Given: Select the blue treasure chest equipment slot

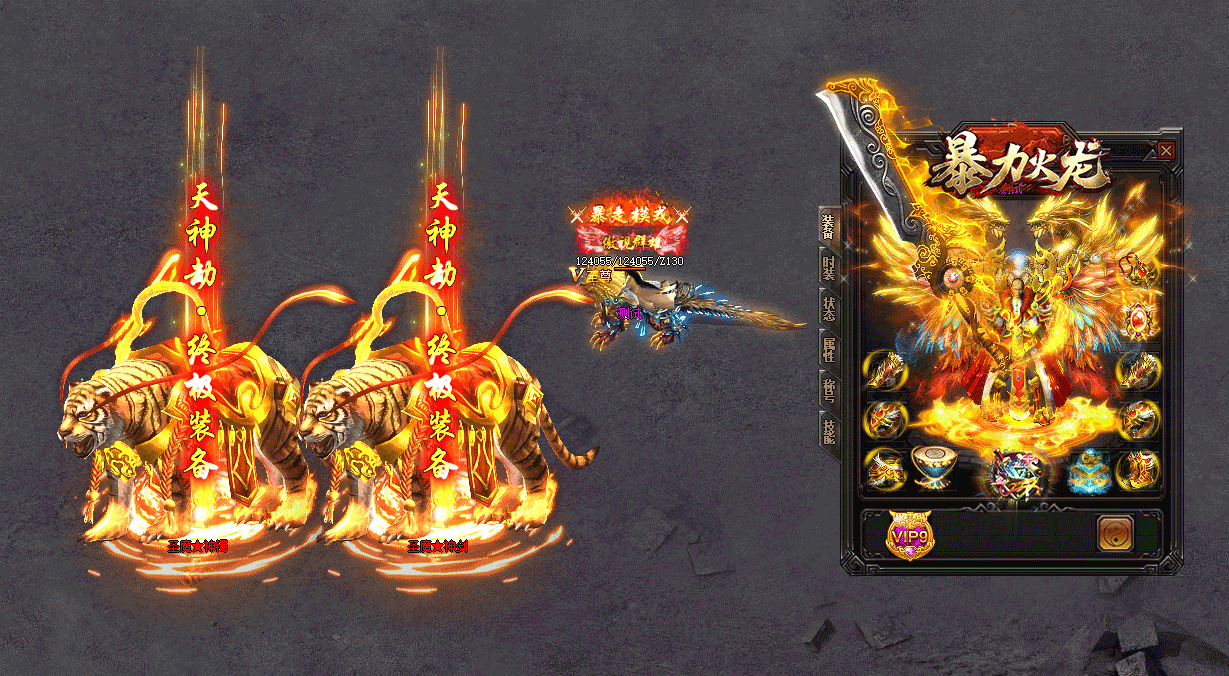Looking at the screenshot, I should click(1087, 468).
